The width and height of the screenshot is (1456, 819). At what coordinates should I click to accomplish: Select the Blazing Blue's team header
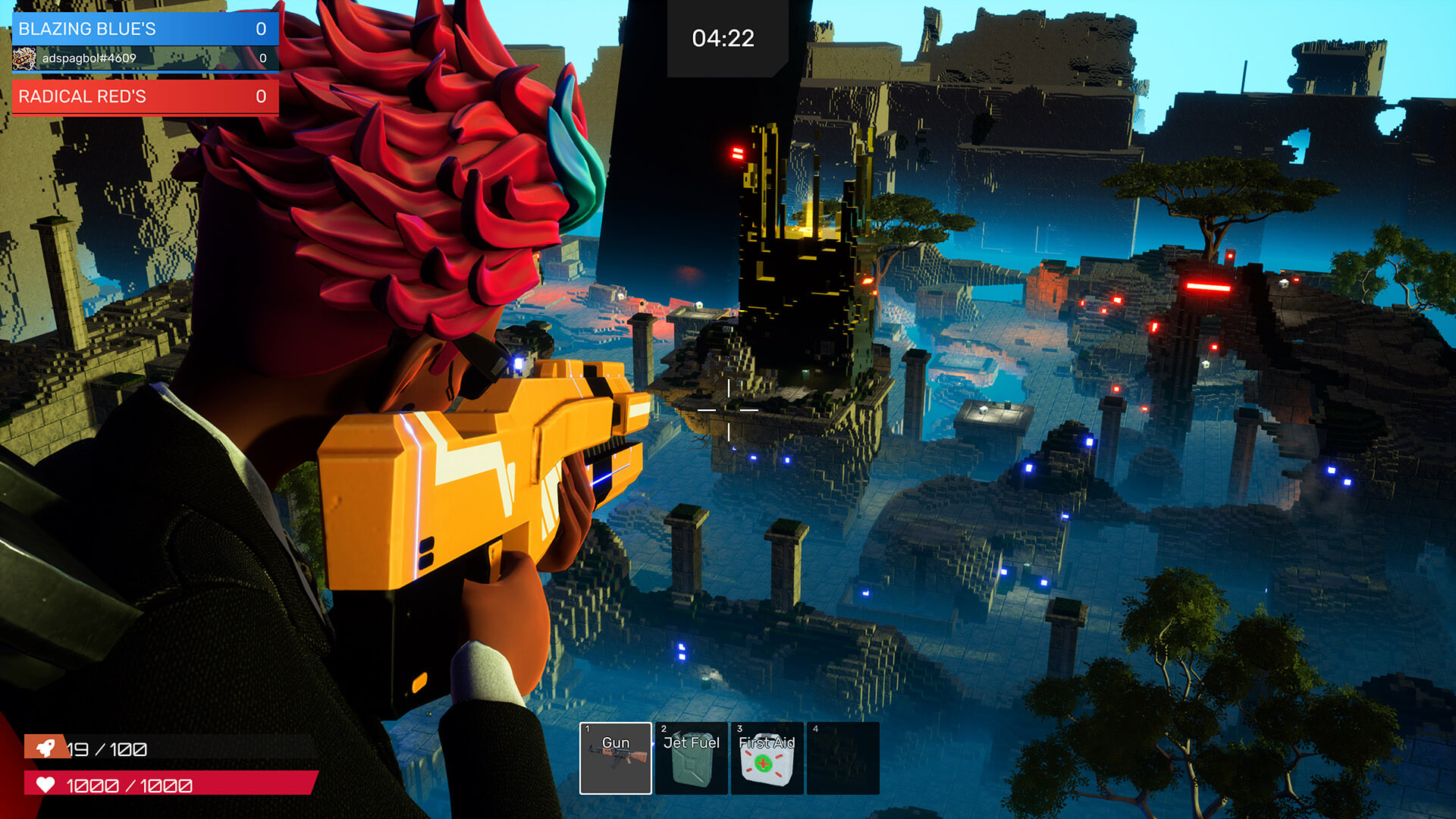coord(145,29)
